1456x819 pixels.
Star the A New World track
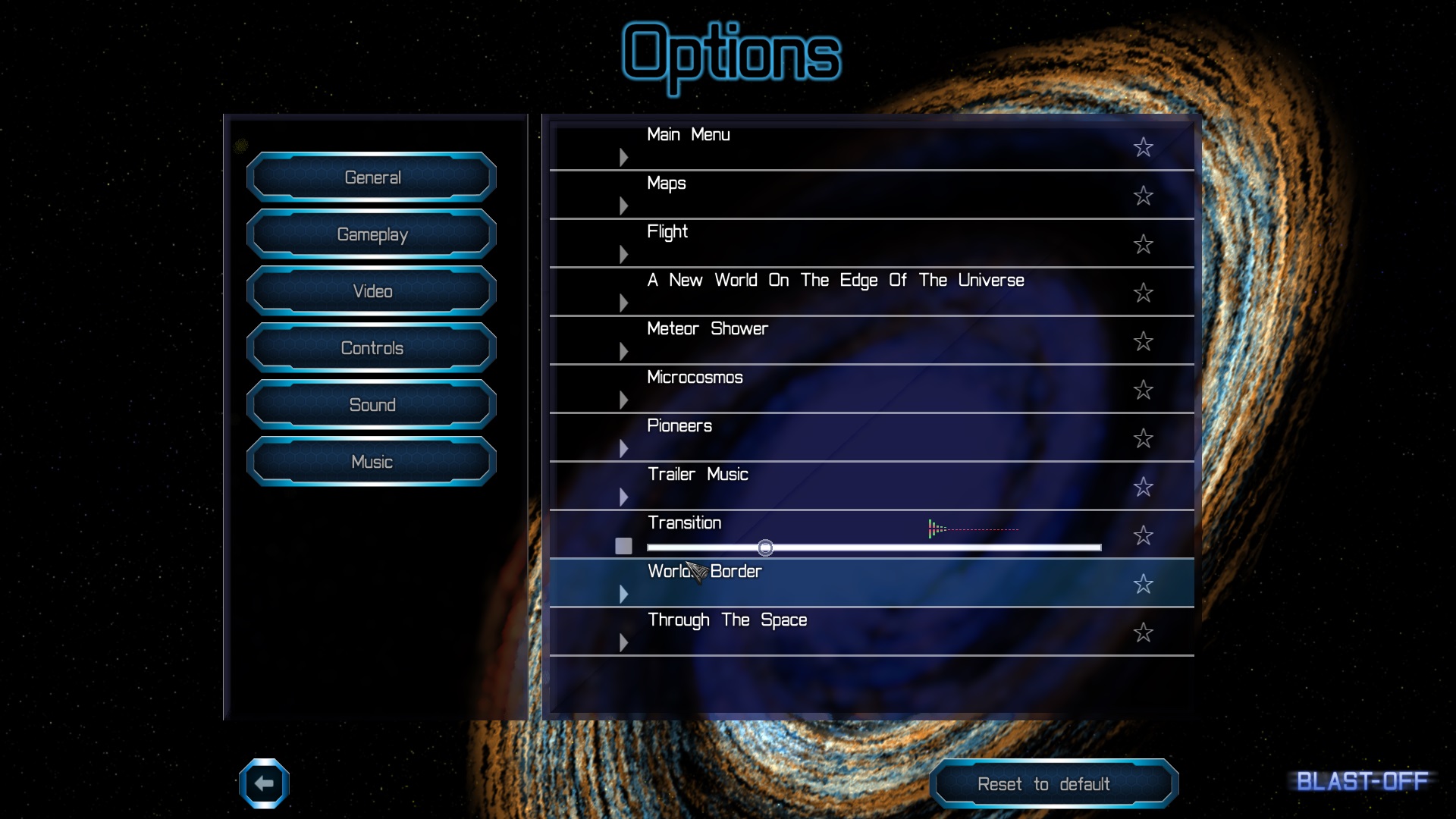pyautogui.click(x=1143, y=293)
